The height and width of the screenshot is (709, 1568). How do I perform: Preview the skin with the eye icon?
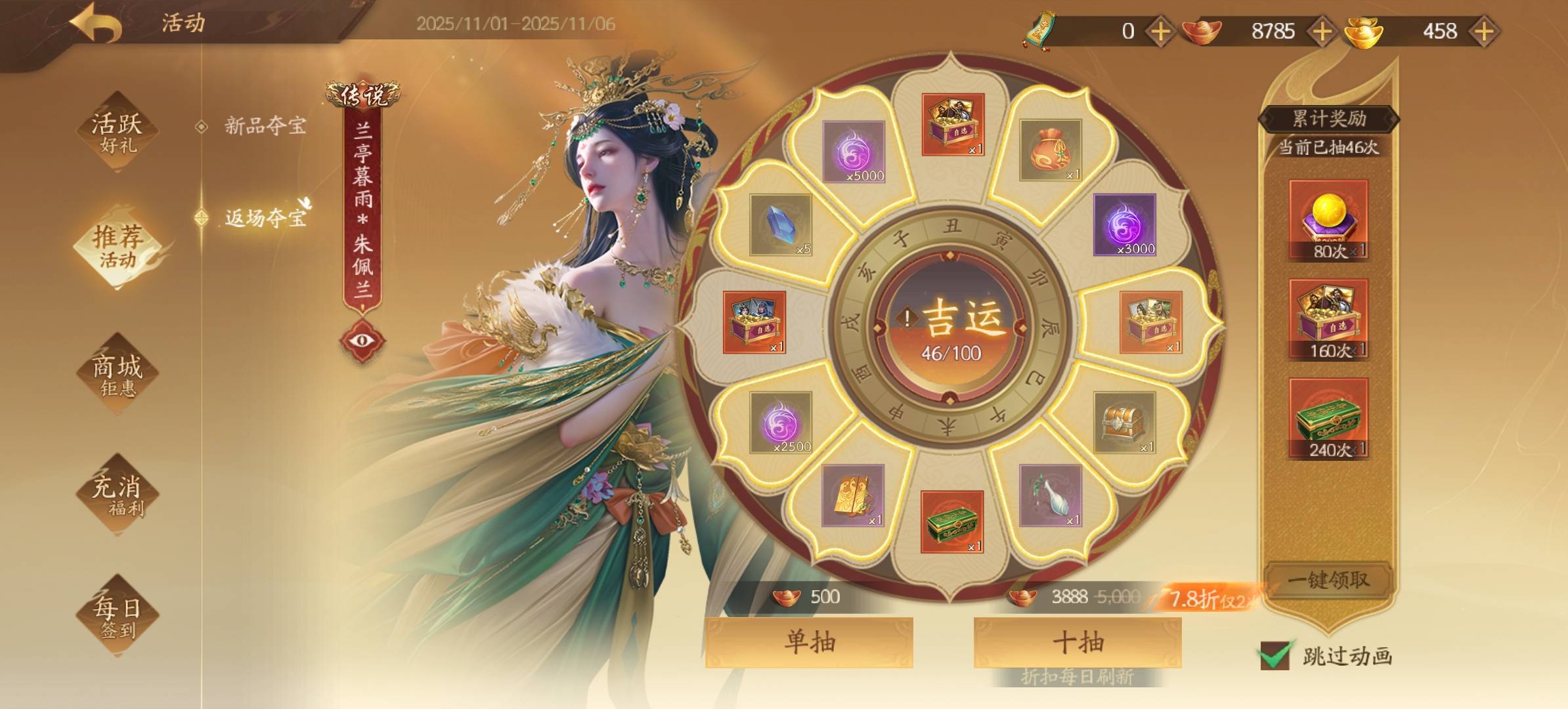362,340
